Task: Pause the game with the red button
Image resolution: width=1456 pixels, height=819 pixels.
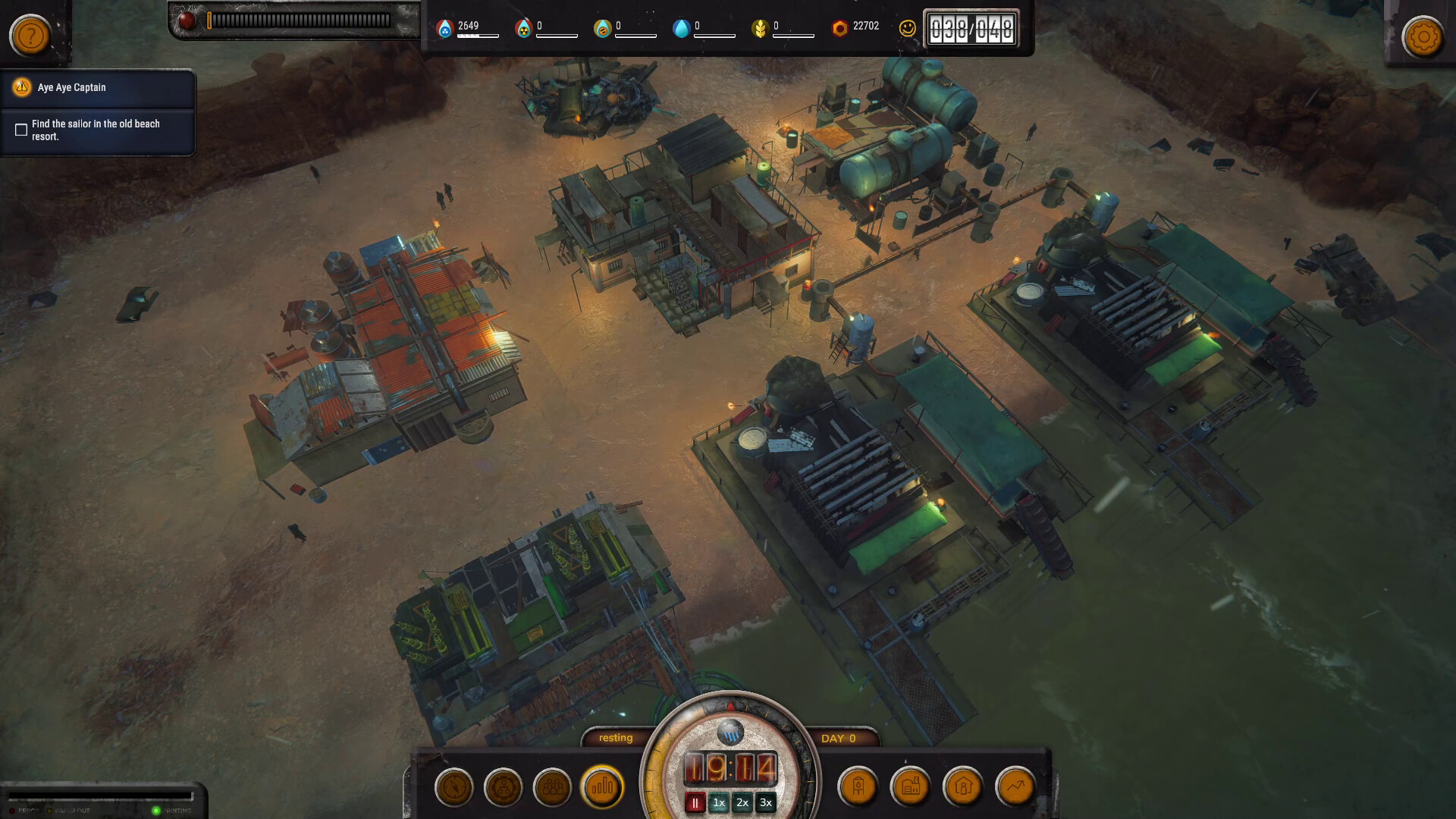Action: click(x=695, y=803)
